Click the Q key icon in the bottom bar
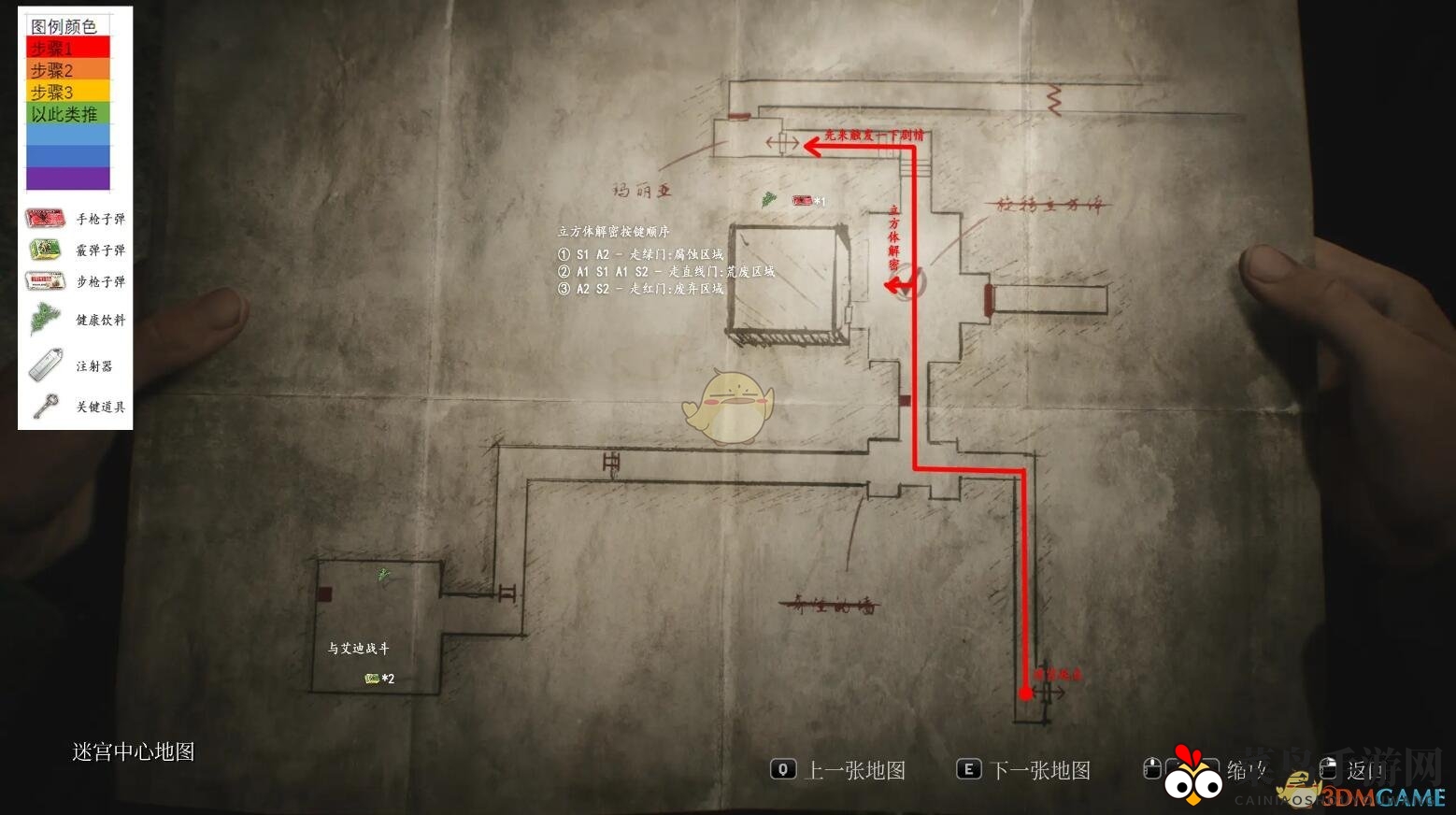This screenshot has width=1456, height=815. point(783,770)
